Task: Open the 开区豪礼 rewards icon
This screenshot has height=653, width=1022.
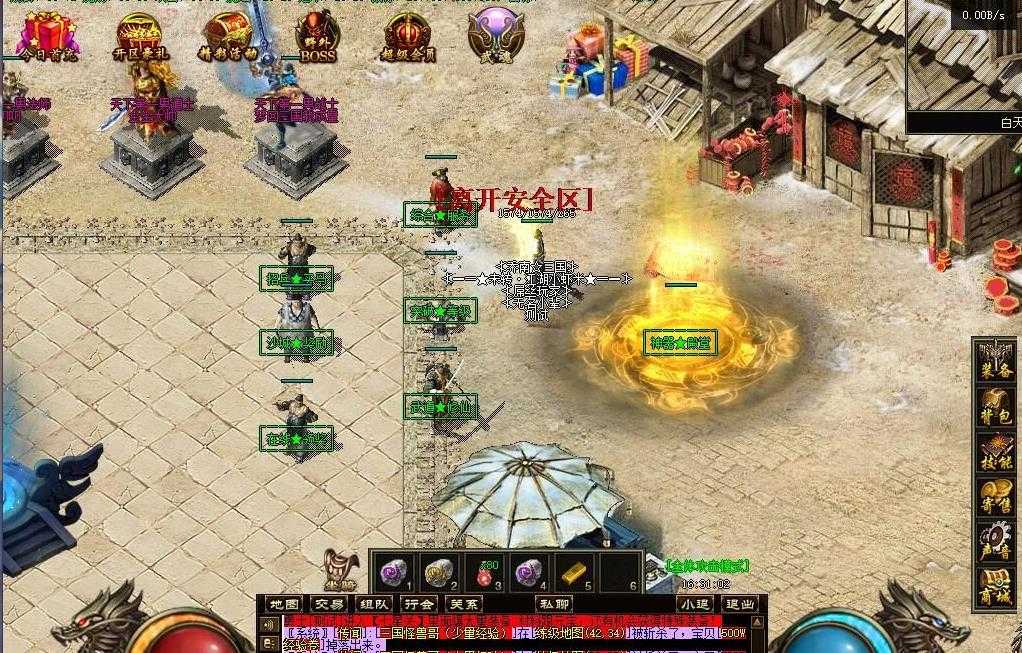Action: [x=138, y=36]
